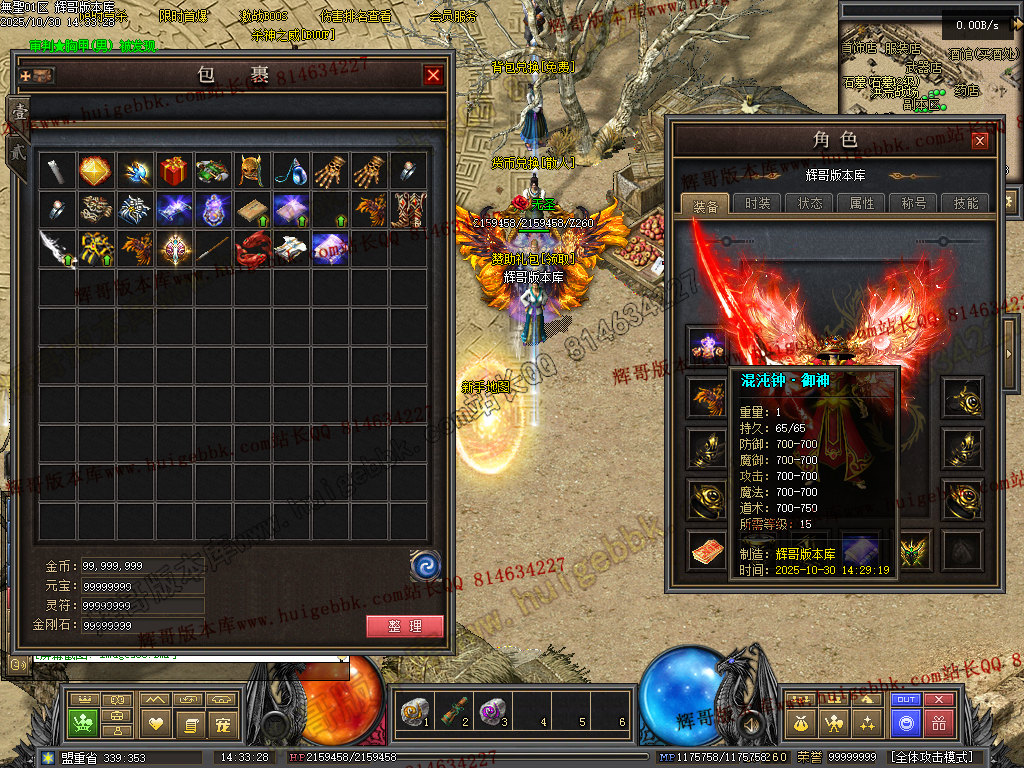View the 技能 skills tab

tap(966, 203)
